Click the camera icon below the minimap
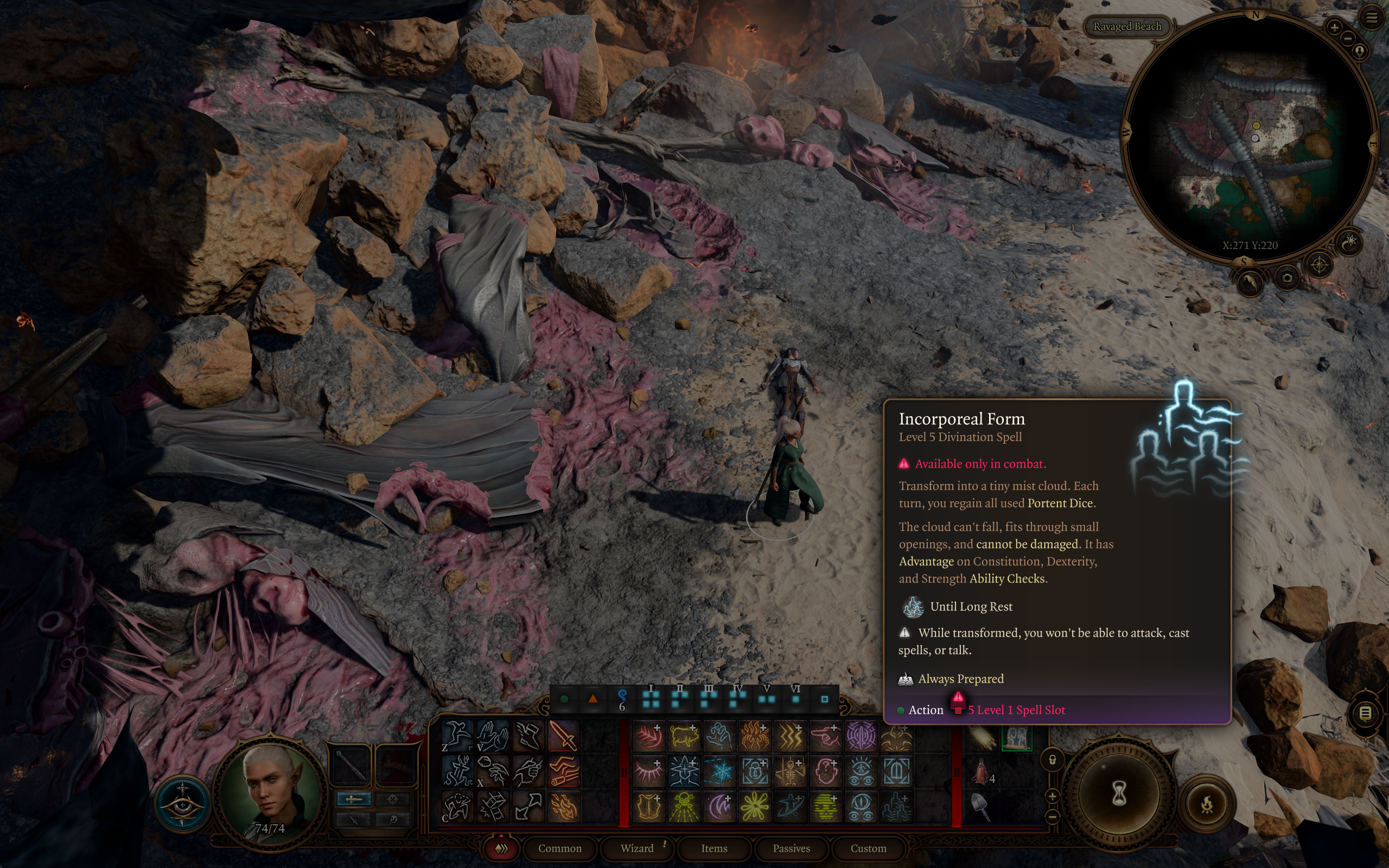Image resolution: width=1389 pixels, height=868 pixels. (1287, 278)
